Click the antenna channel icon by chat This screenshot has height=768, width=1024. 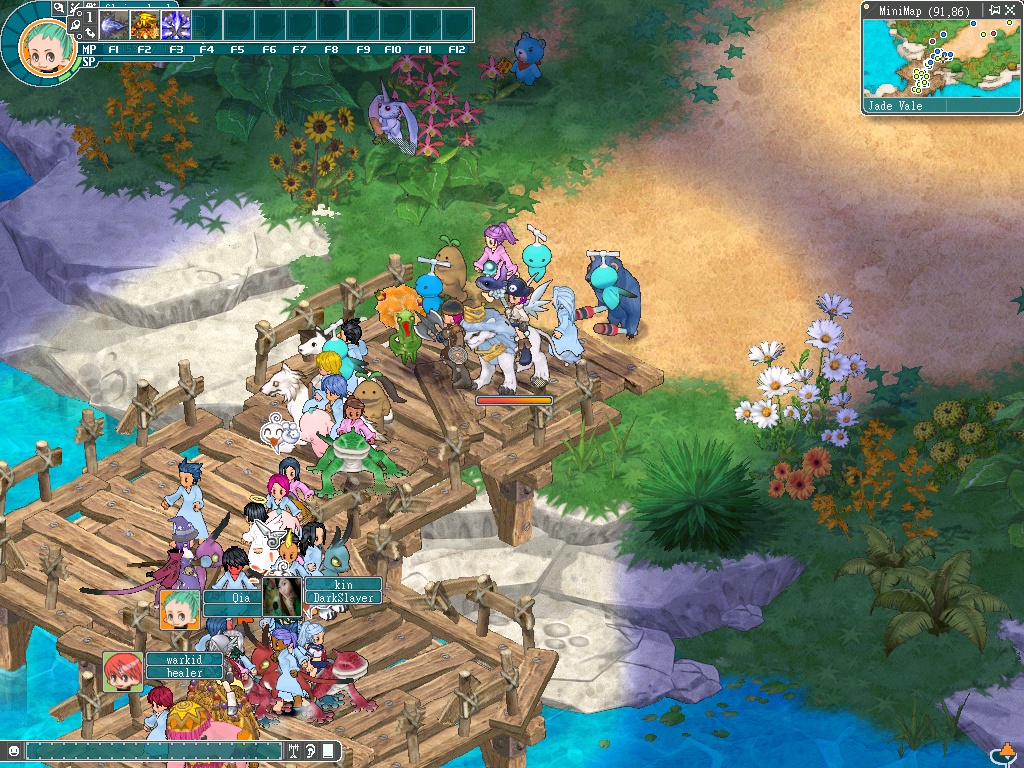pos(295,750)
